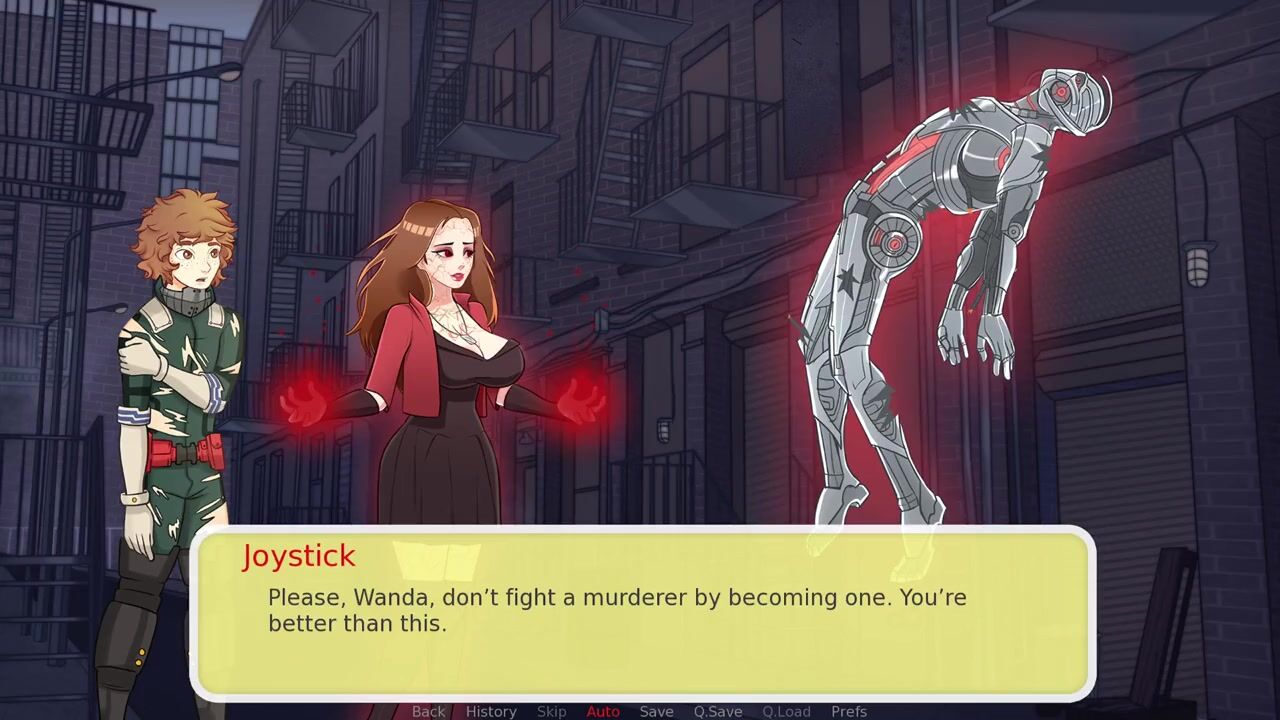
Task: Go back to the previous dialogue line
Action: [428, 711]
